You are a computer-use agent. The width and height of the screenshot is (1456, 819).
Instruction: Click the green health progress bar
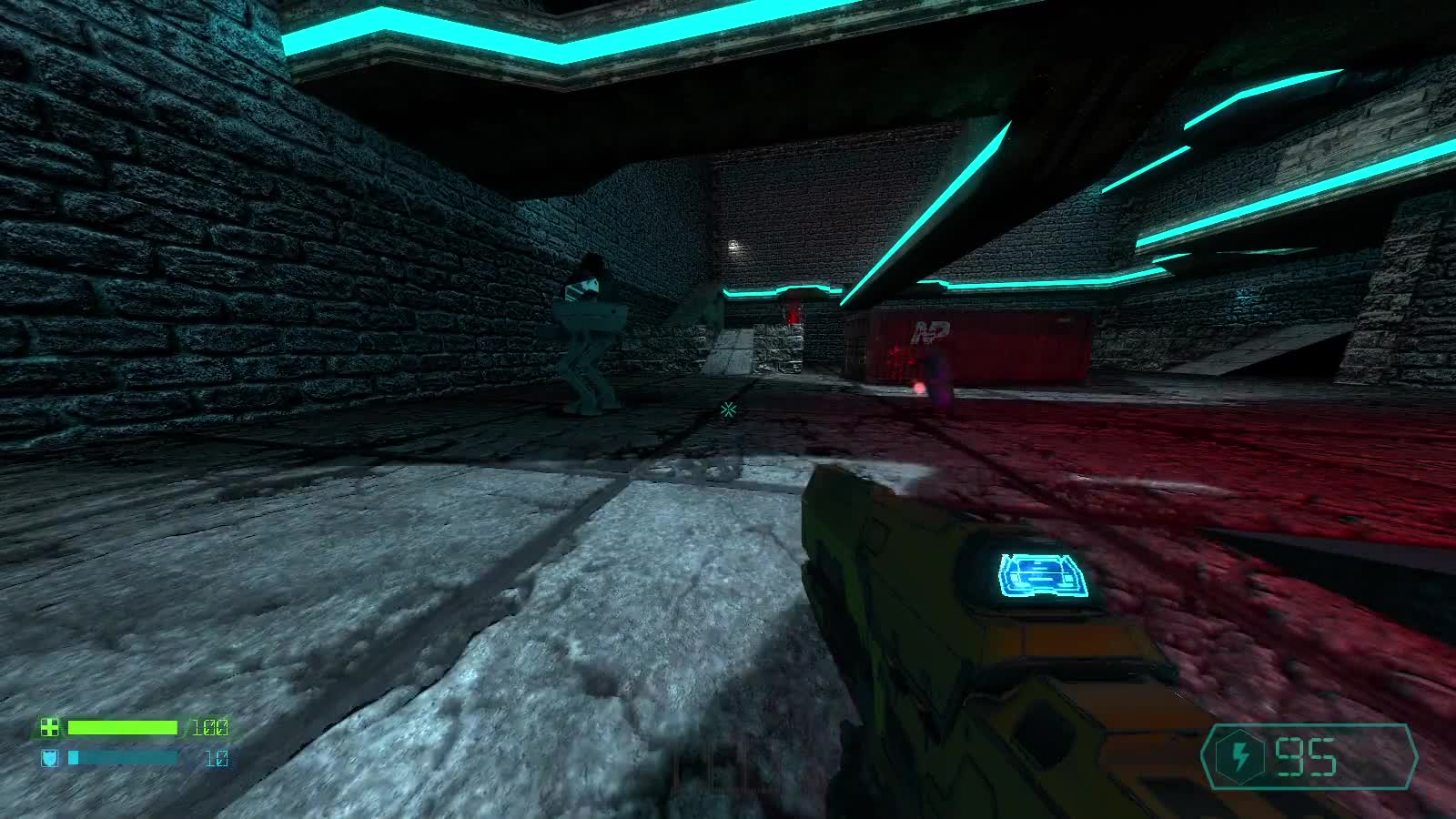(123, 728)
